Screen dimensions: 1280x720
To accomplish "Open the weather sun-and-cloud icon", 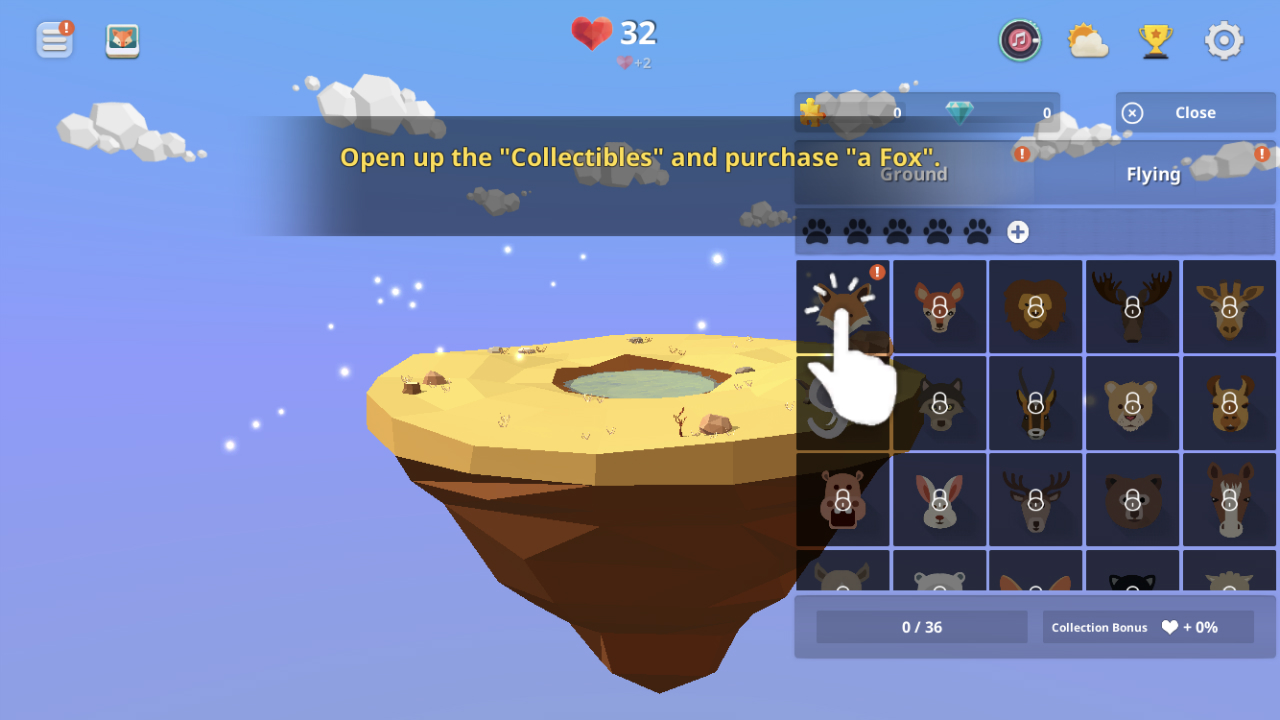I will pos(1087,41).
